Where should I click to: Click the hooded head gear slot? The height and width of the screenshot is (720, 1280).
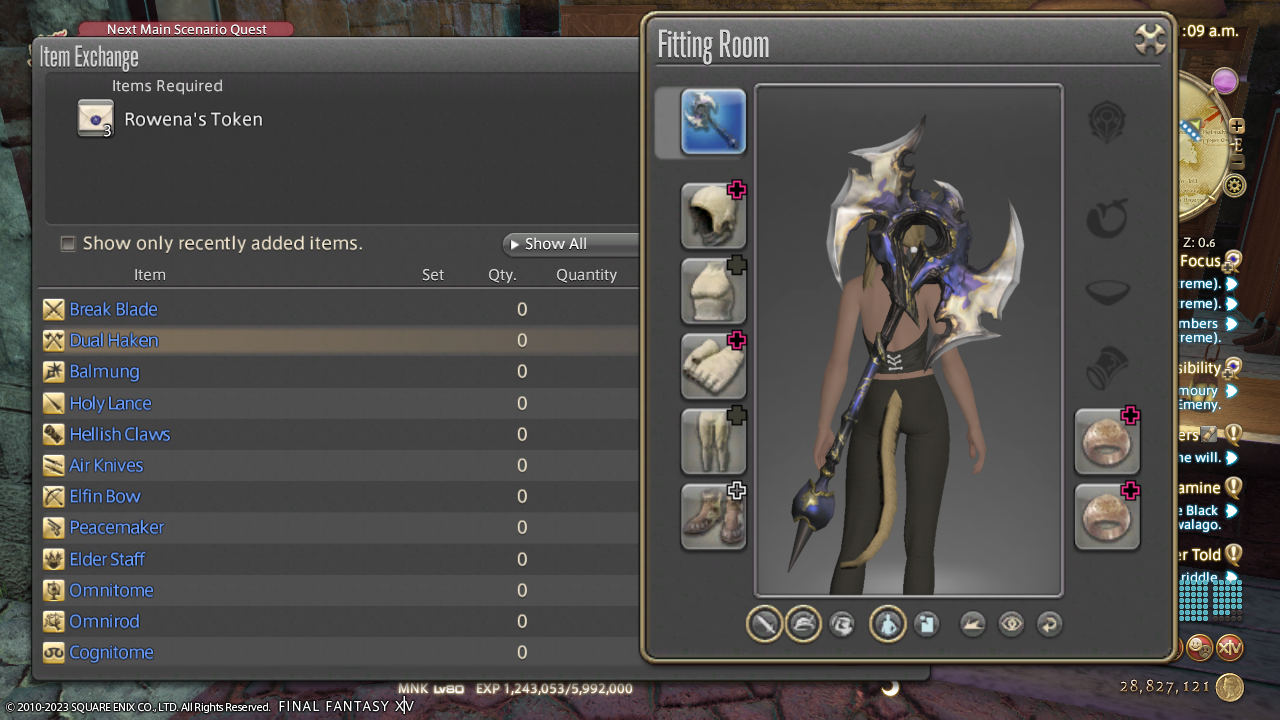click(713, 216)
